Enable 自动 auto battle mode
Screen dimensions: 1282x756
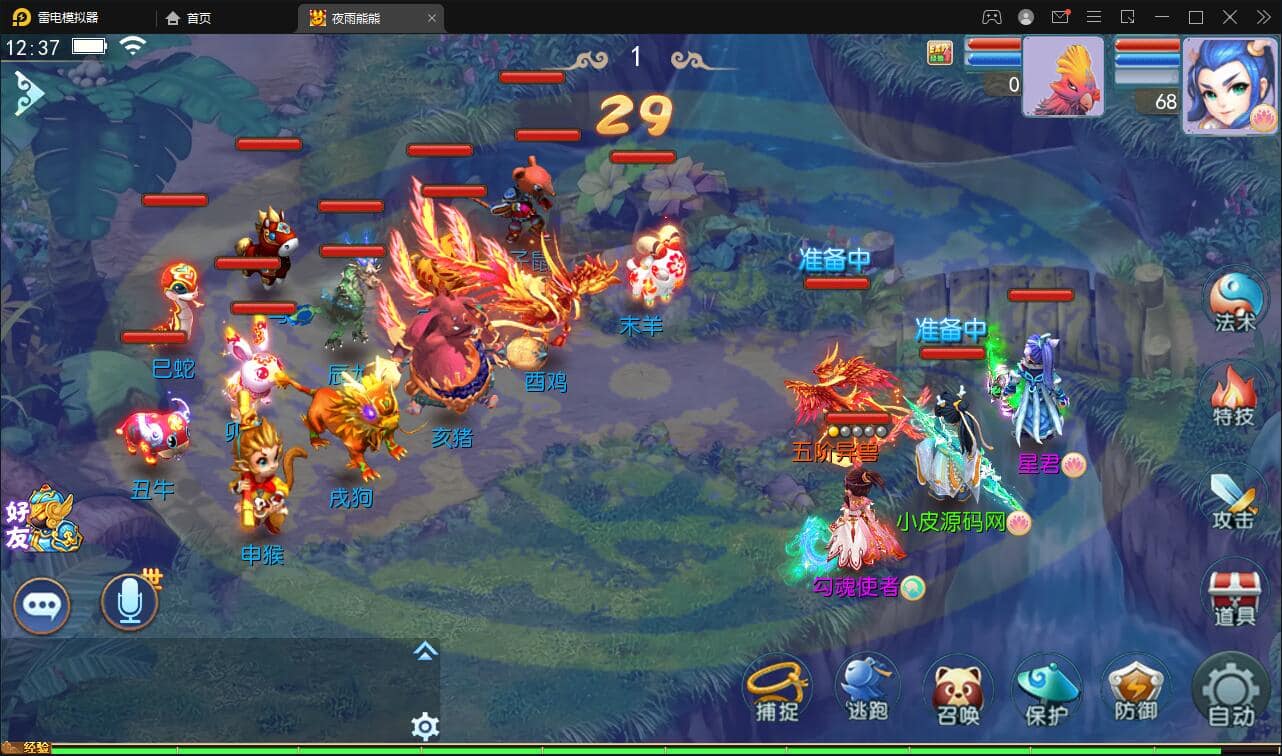(x=1230, y=690)
